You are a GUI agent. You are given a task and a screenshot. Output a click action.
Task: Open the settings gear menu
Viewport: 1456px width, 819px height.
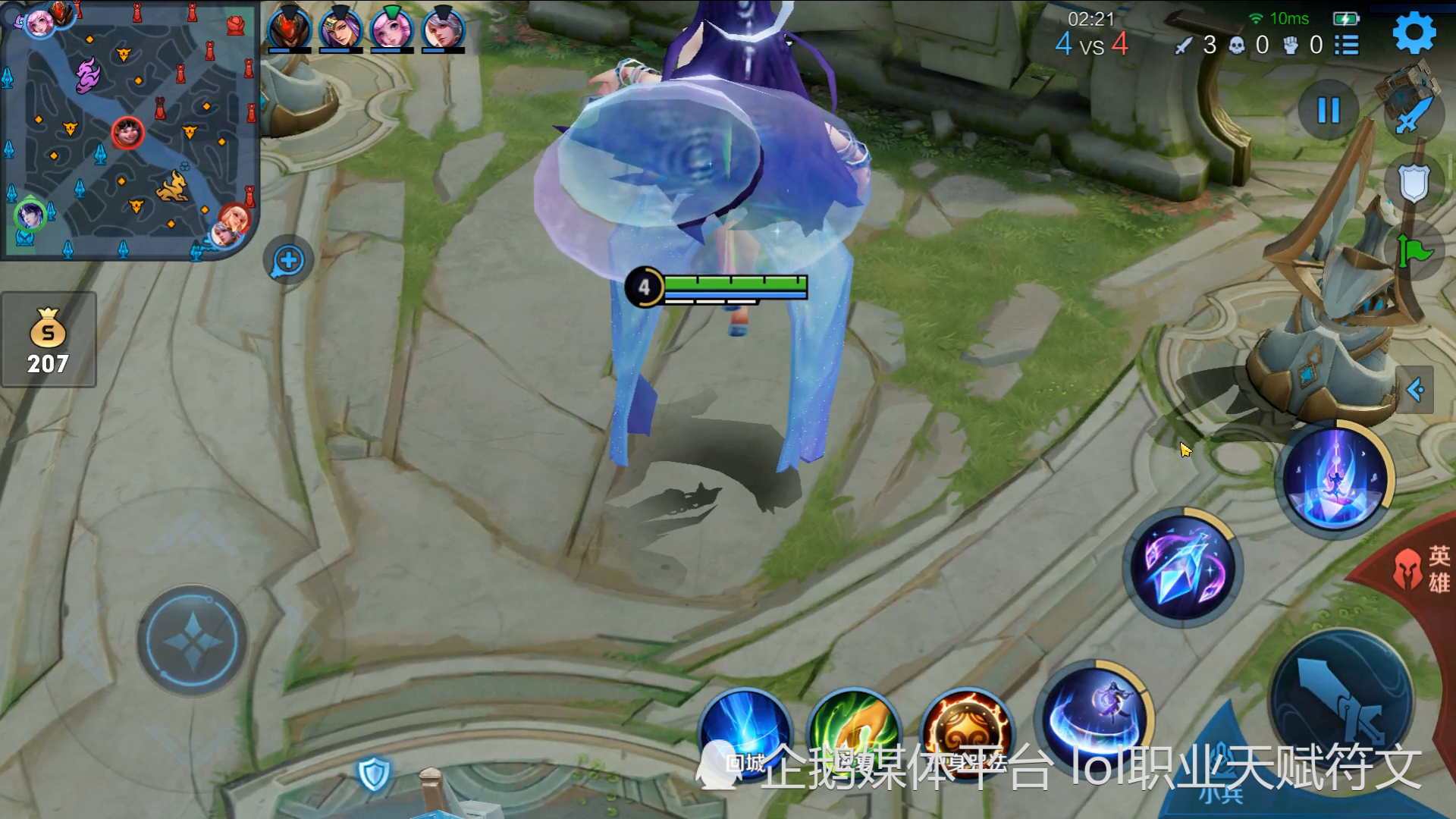[1414, 33]
